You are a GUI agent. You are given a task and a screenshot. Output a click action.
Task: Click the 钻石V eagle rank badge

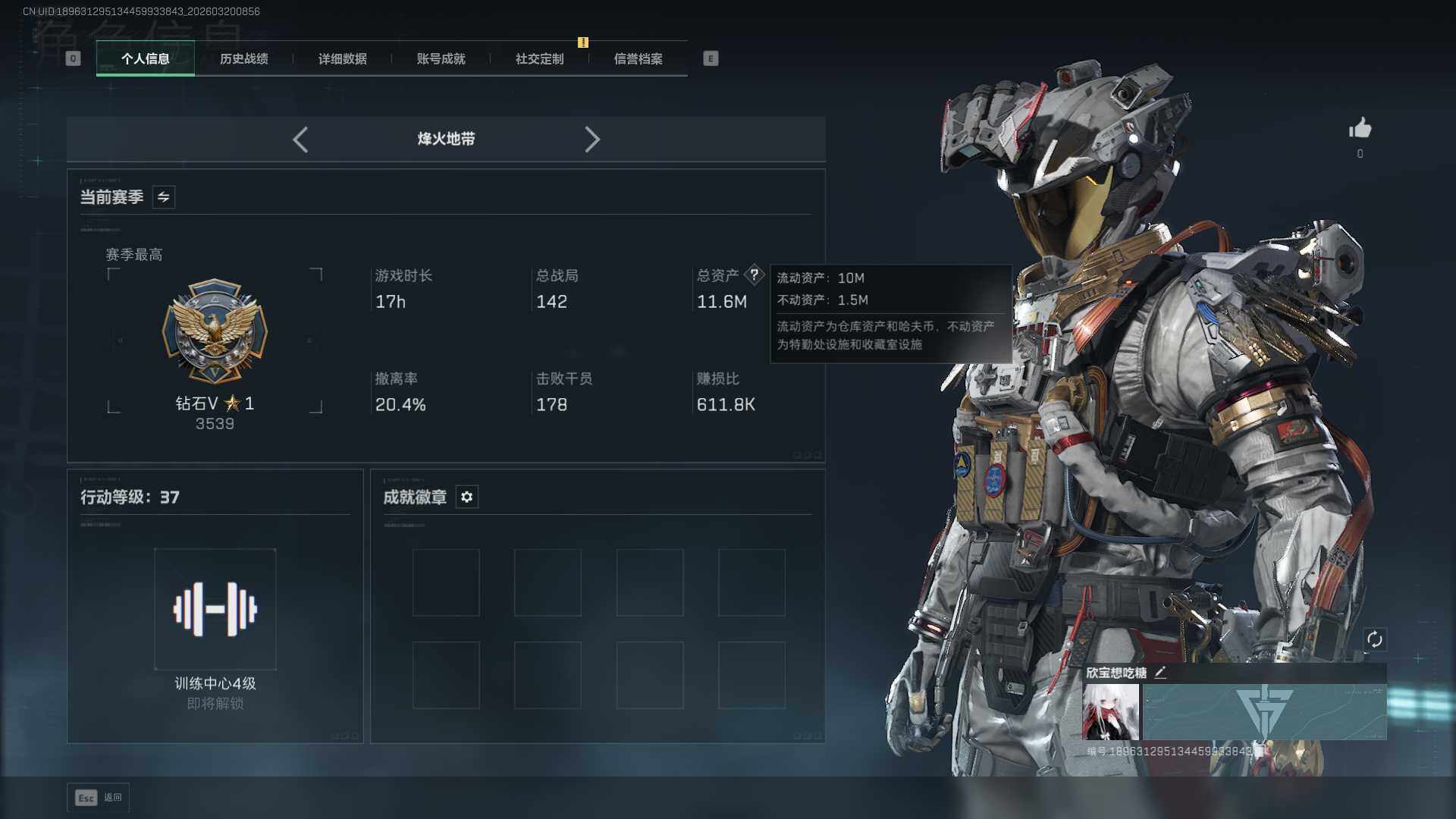tap(215, 331)
